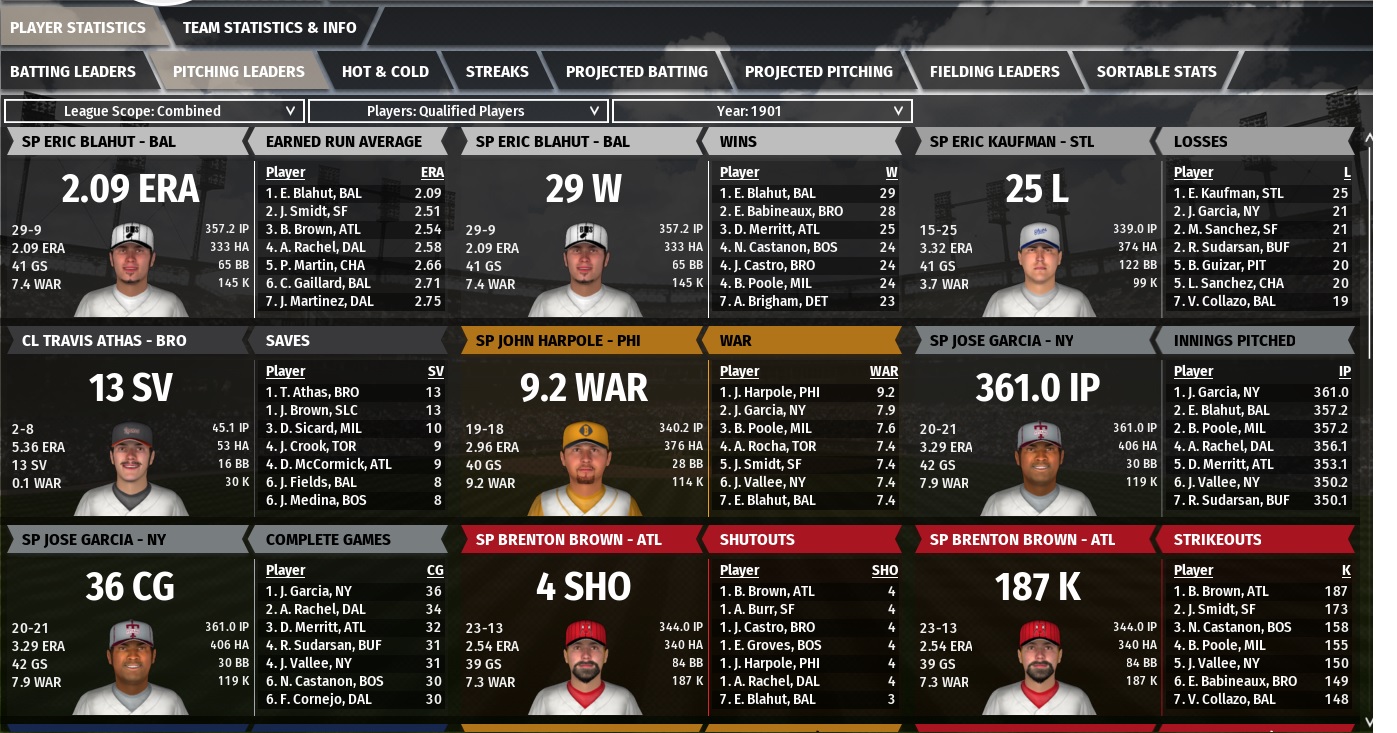The height and width of the screenshot is (733, 1397).
Task: Click the scroll-down arrow of the leaders list
Action: 1367,720
